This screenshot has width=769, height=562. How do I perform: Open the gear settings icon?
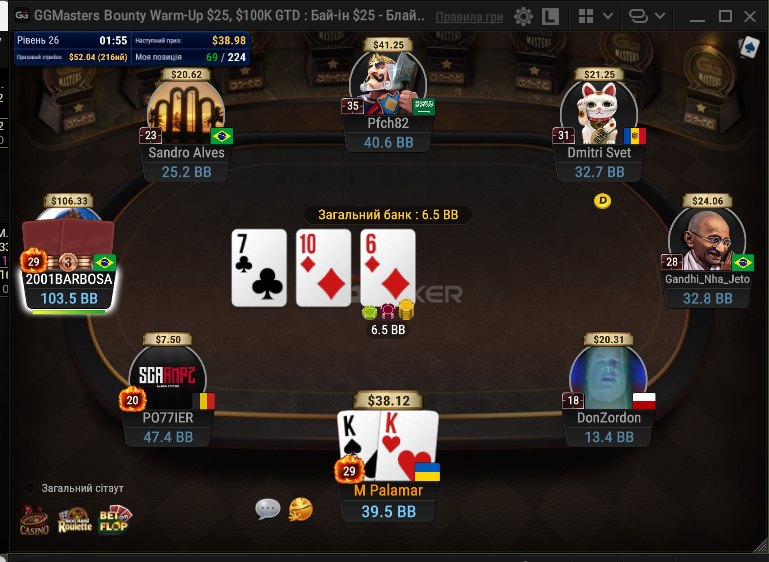[523, 17]
